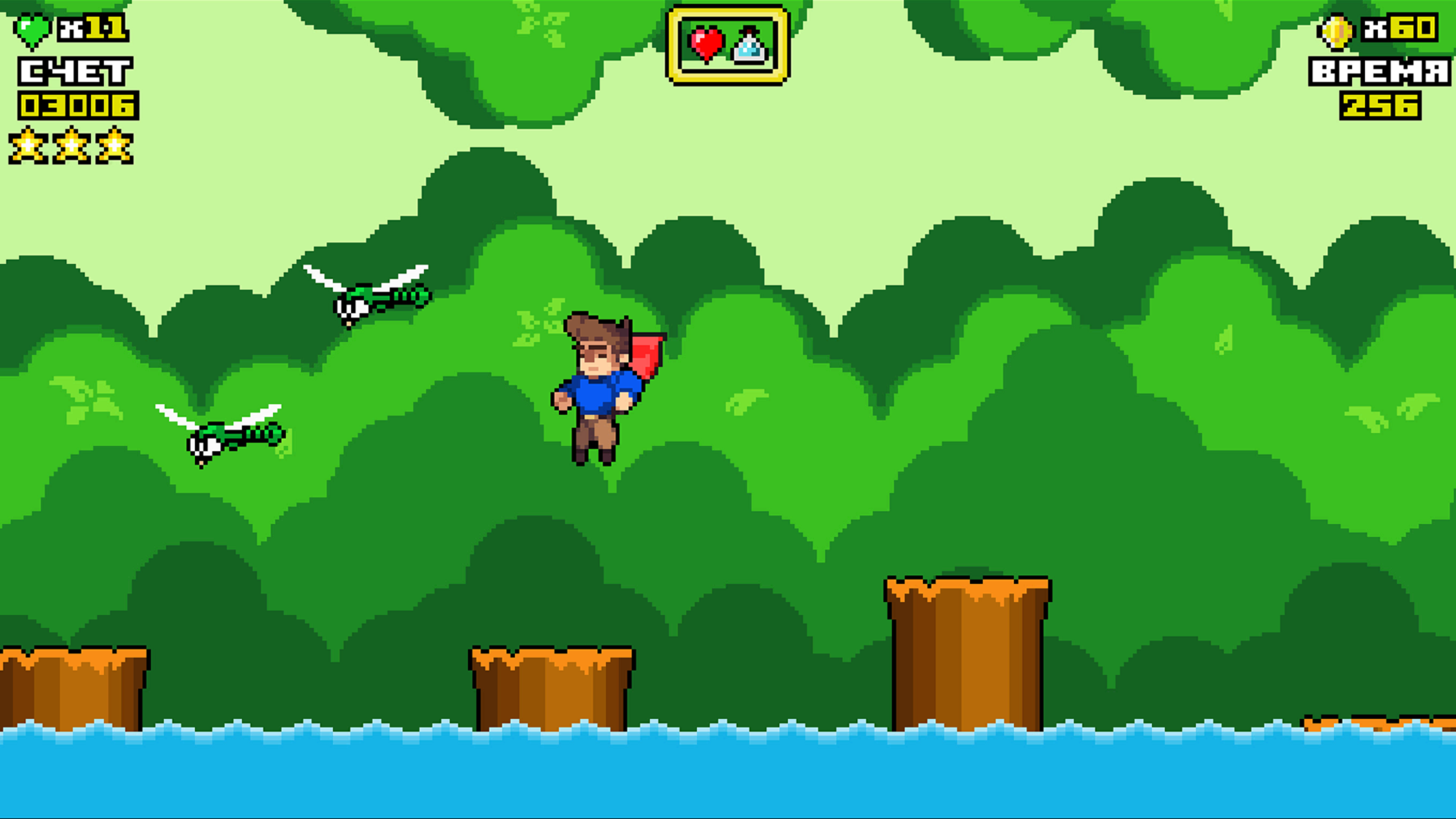Select the third star in the star row

(112, 146)
